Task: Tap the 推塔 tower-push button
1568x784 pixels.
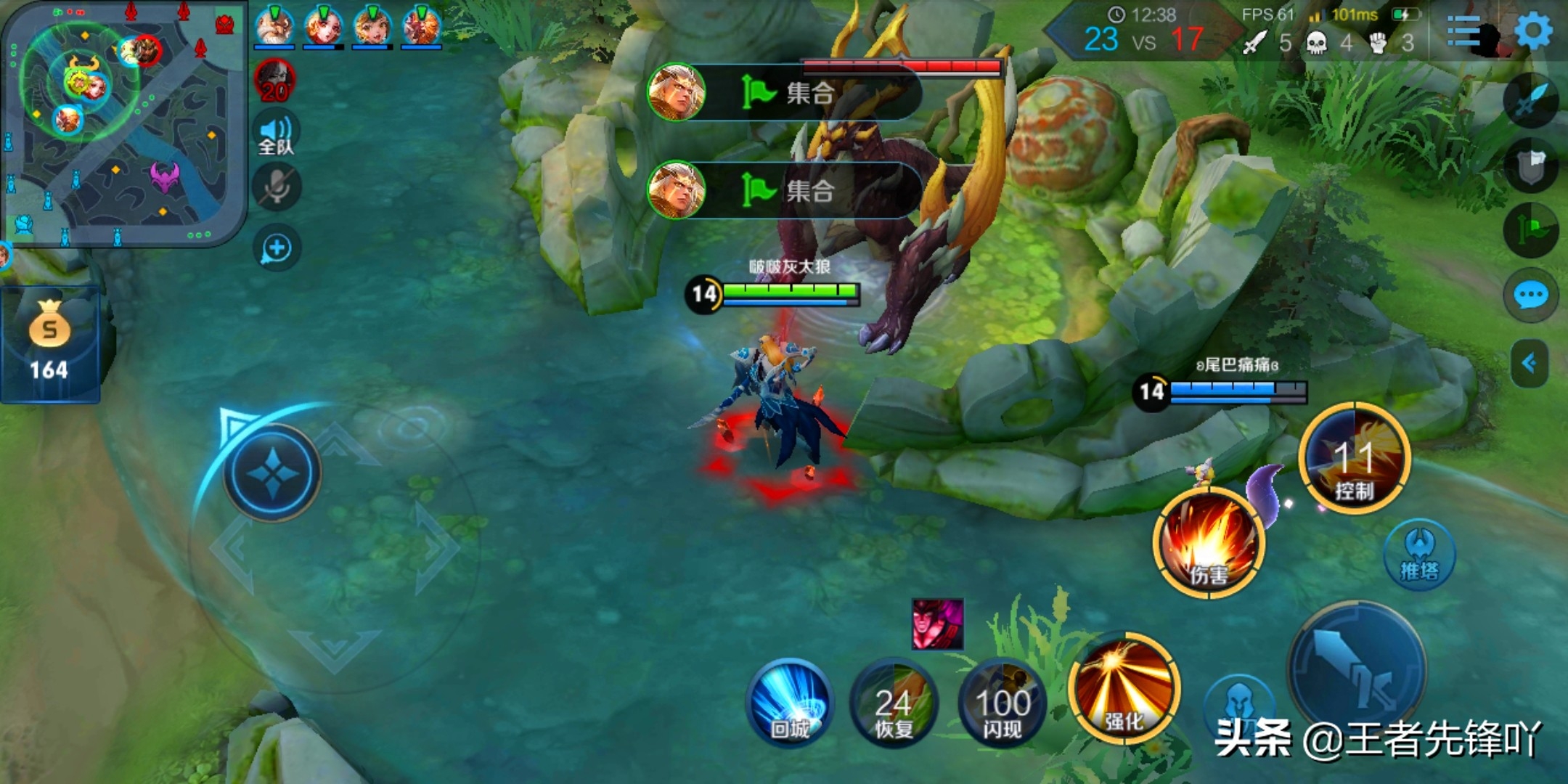Action: [x=1419, y=555]
